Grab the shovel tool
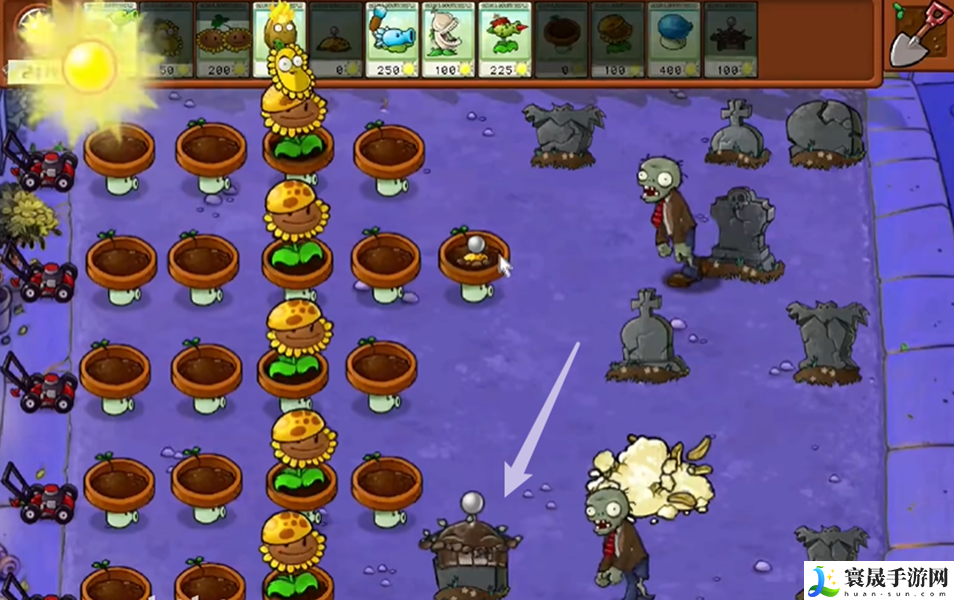This screenshot has width=954, height=600. pos(917,33)
